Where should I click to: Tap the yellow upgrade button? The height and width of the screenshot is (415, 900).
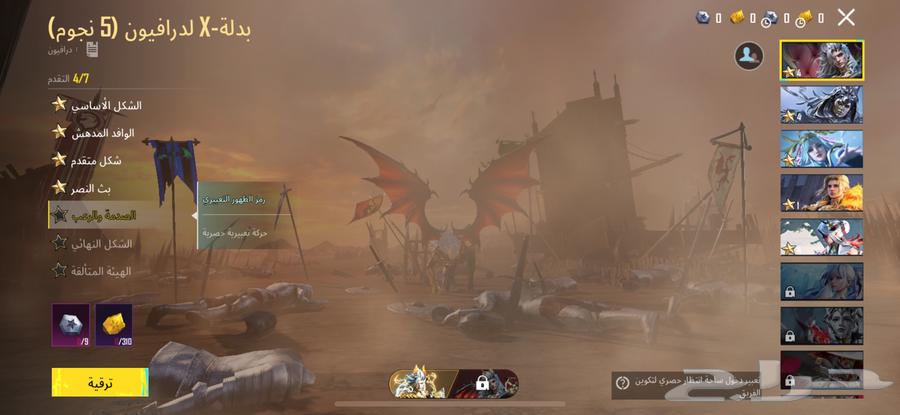tap(100, 382)
